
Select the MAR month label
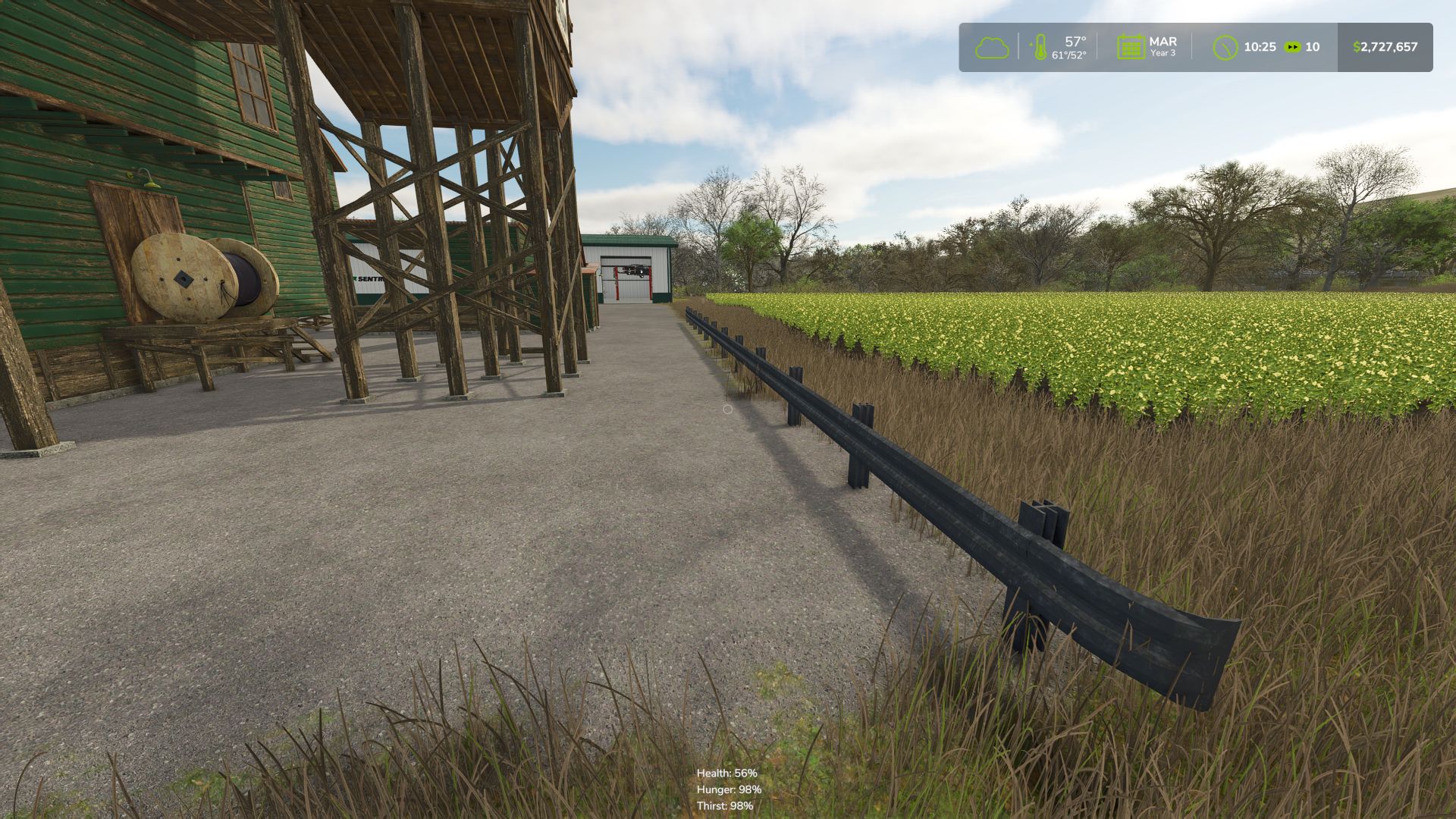tap(1163, 41)
